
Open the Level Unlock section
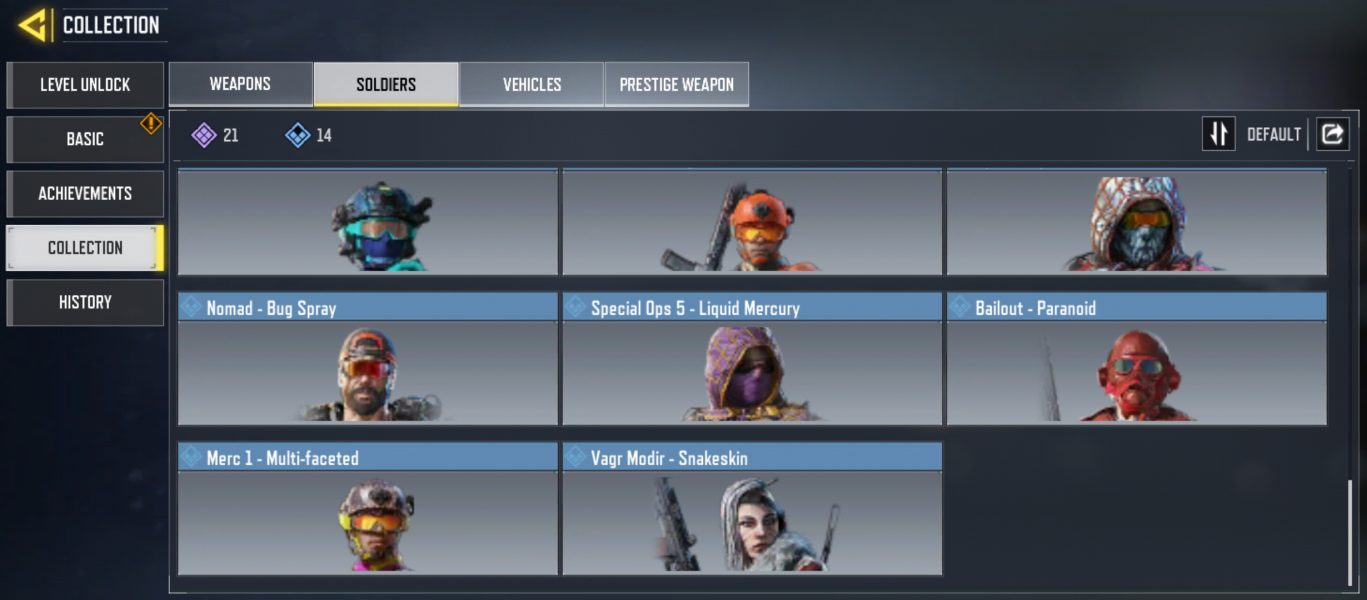[x=85, y=85]
